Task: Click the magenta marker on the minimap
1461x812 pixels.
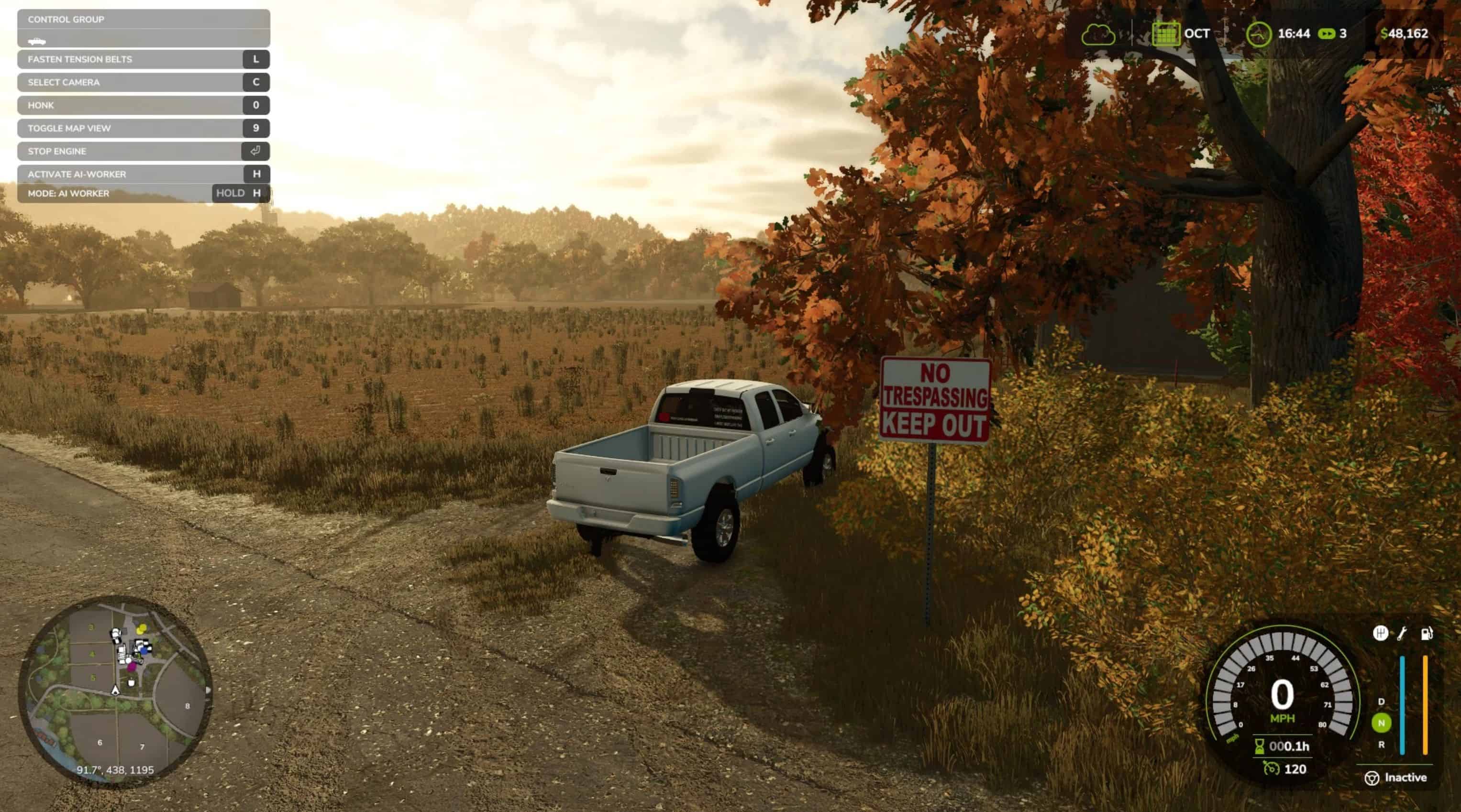Action: click(x=132, y=667)
